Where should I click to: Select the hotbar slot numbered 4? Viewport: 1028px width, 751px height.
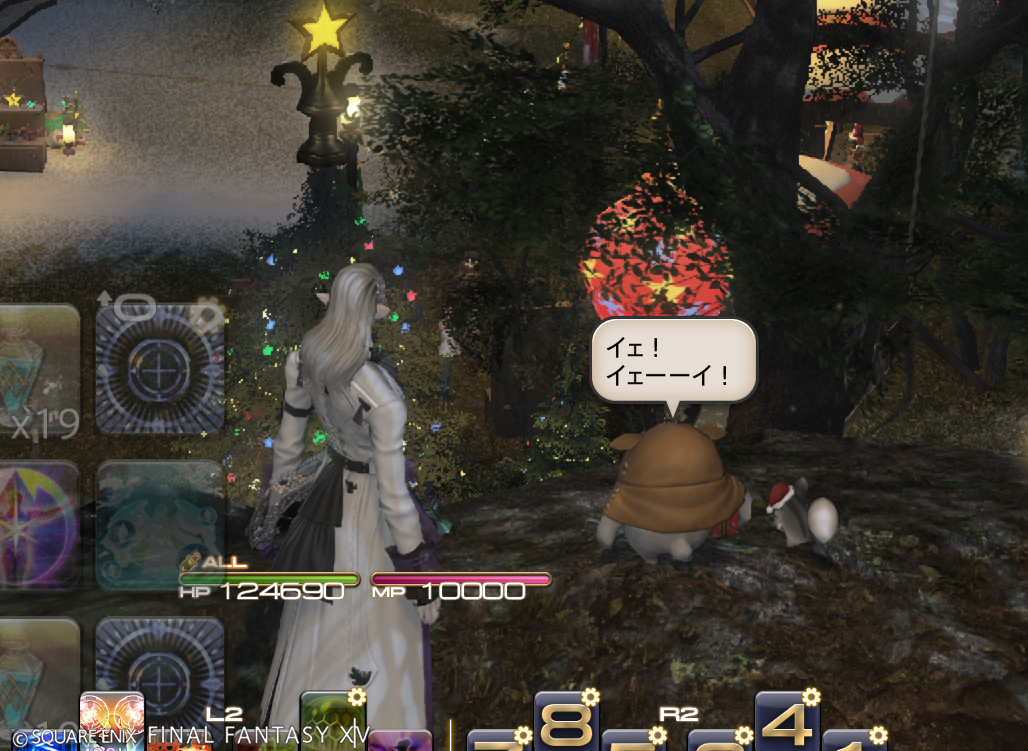click(x=786, y=722)
